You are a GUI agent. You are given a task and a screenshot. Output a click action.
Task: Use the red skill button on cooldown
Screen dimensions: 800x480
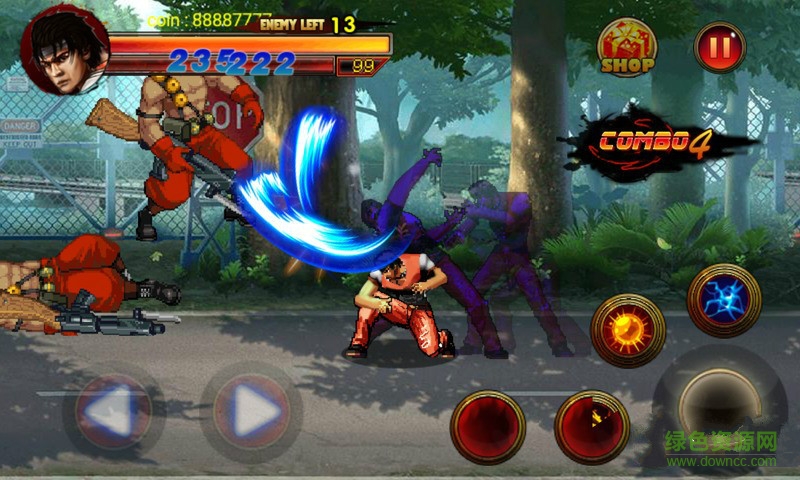coord(592,427)
